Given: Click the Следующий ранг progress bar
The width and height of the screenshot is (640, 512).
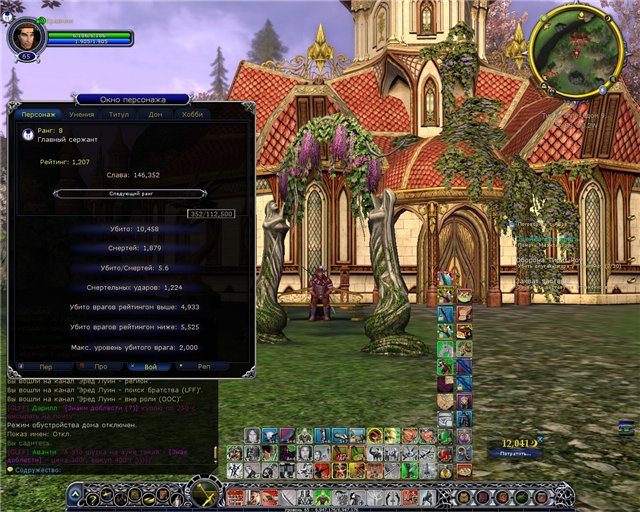Looking at the screenshot, I should point(132,193).
